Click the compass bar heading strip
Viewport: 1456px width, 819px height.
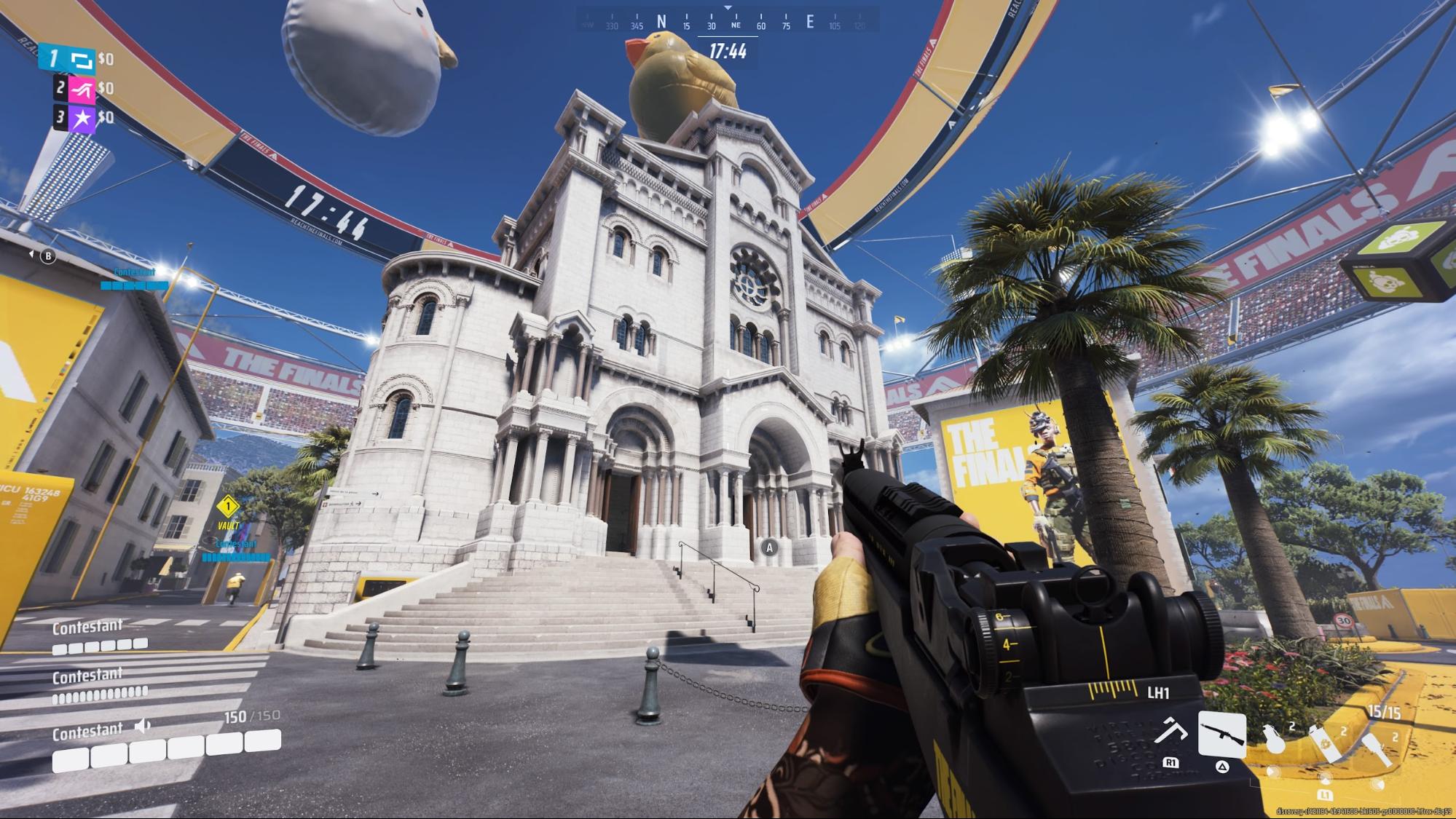tap(727, 23)
